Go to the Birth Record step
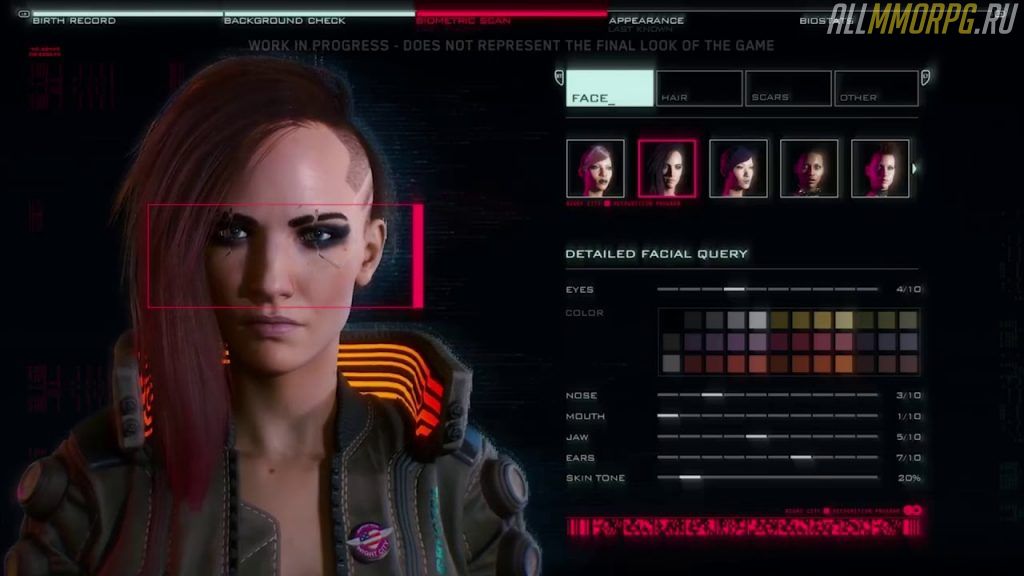 tap(74, 20)
